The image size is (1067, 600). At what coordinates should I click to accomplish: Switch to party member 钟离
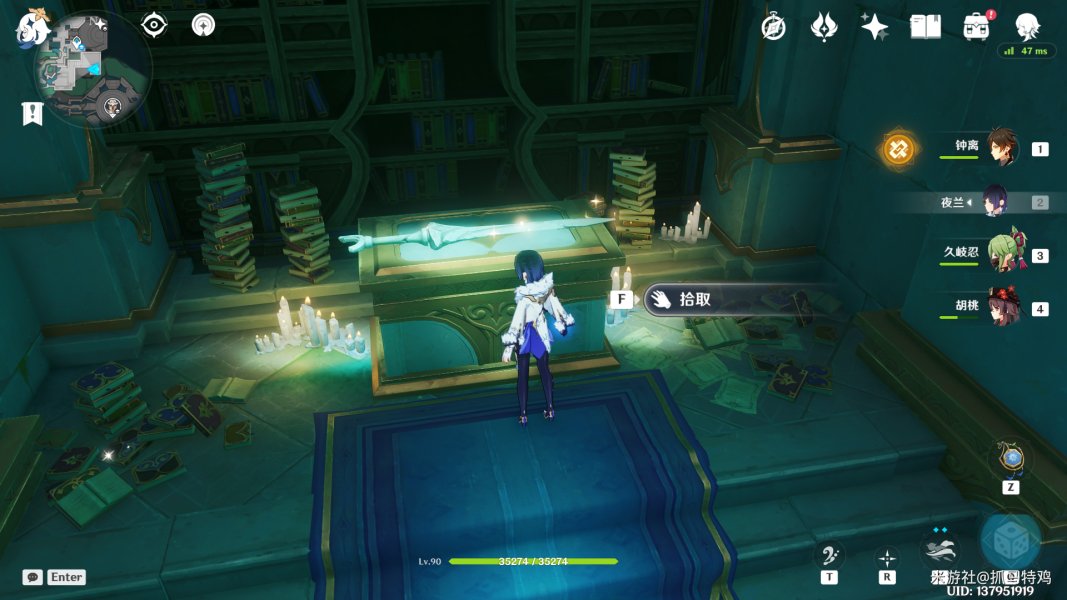point(1001,148)
